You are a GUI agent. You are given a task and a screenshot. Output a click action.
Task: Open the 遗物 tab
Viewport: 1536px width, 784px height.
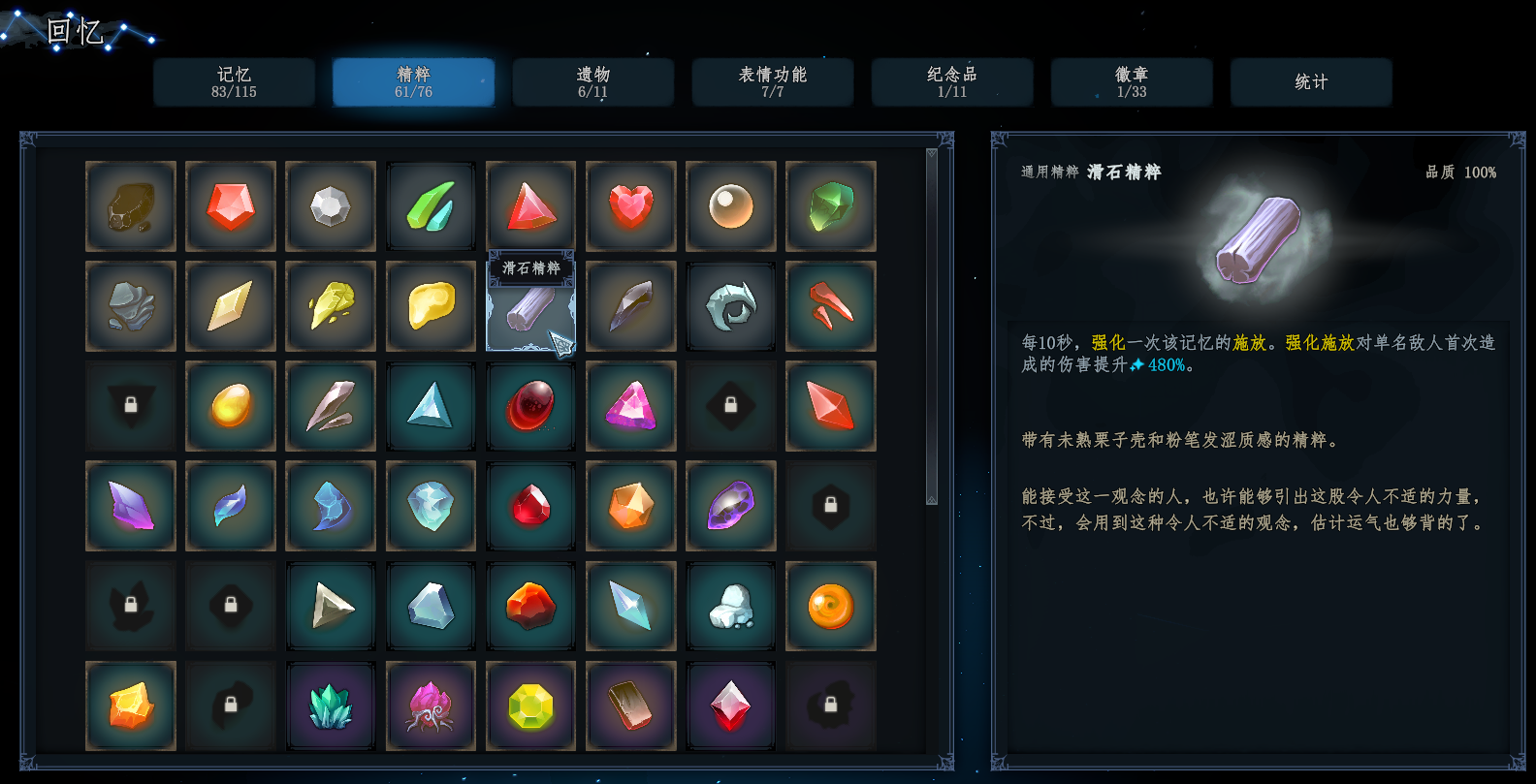click(x=592, y=81)
